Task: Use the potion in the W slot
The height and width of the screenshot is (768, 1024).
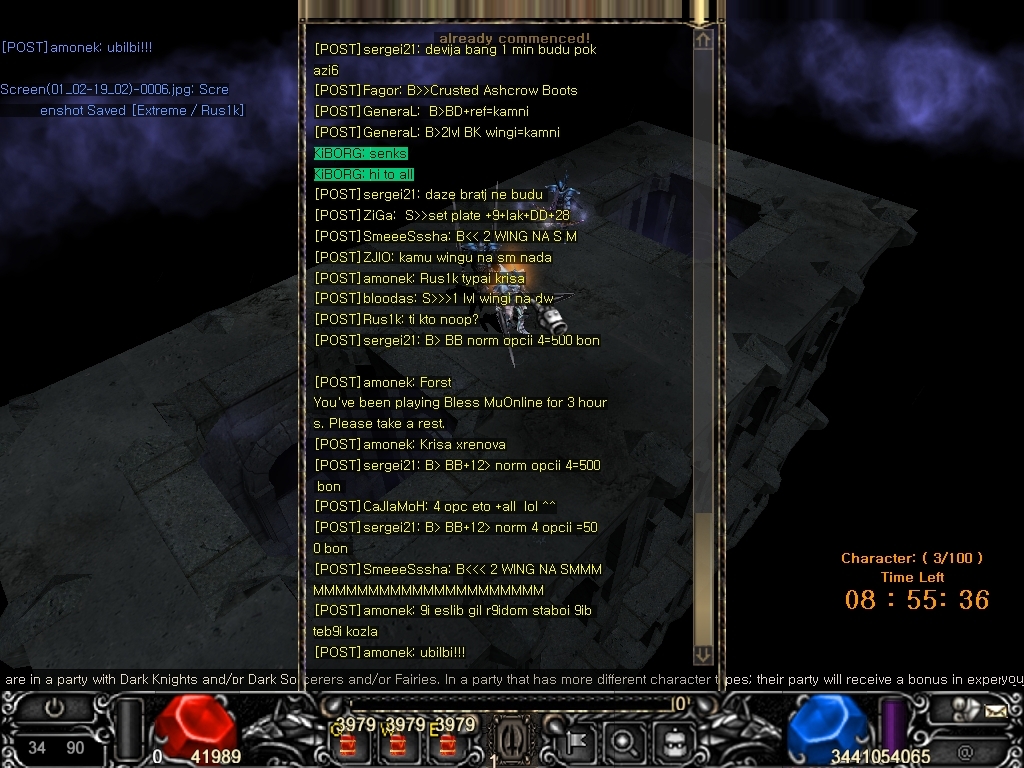Action: click(399, 744)
